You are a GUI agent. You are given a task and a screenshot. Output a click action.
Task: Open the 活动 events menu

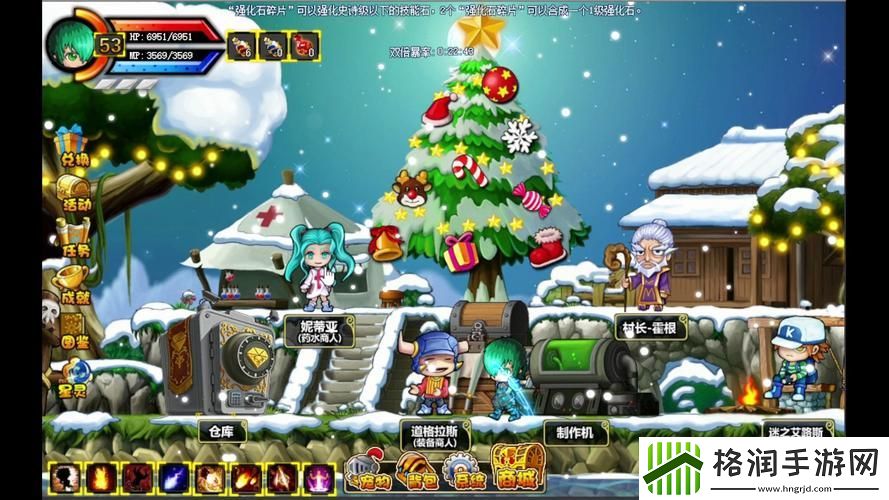[72, 192]
